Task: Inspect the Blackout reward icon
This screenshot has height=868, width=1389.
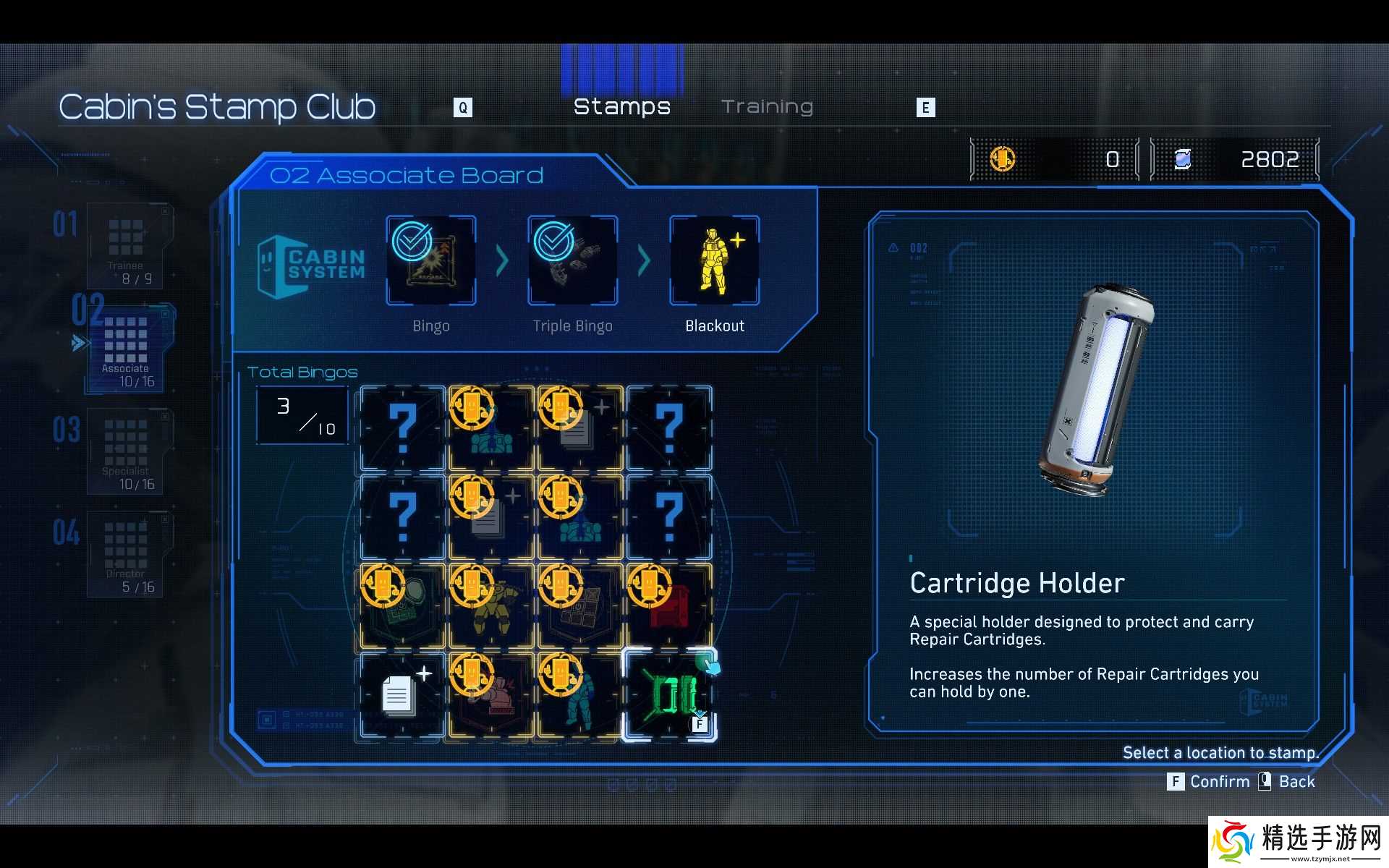Action: pos(714,260)
